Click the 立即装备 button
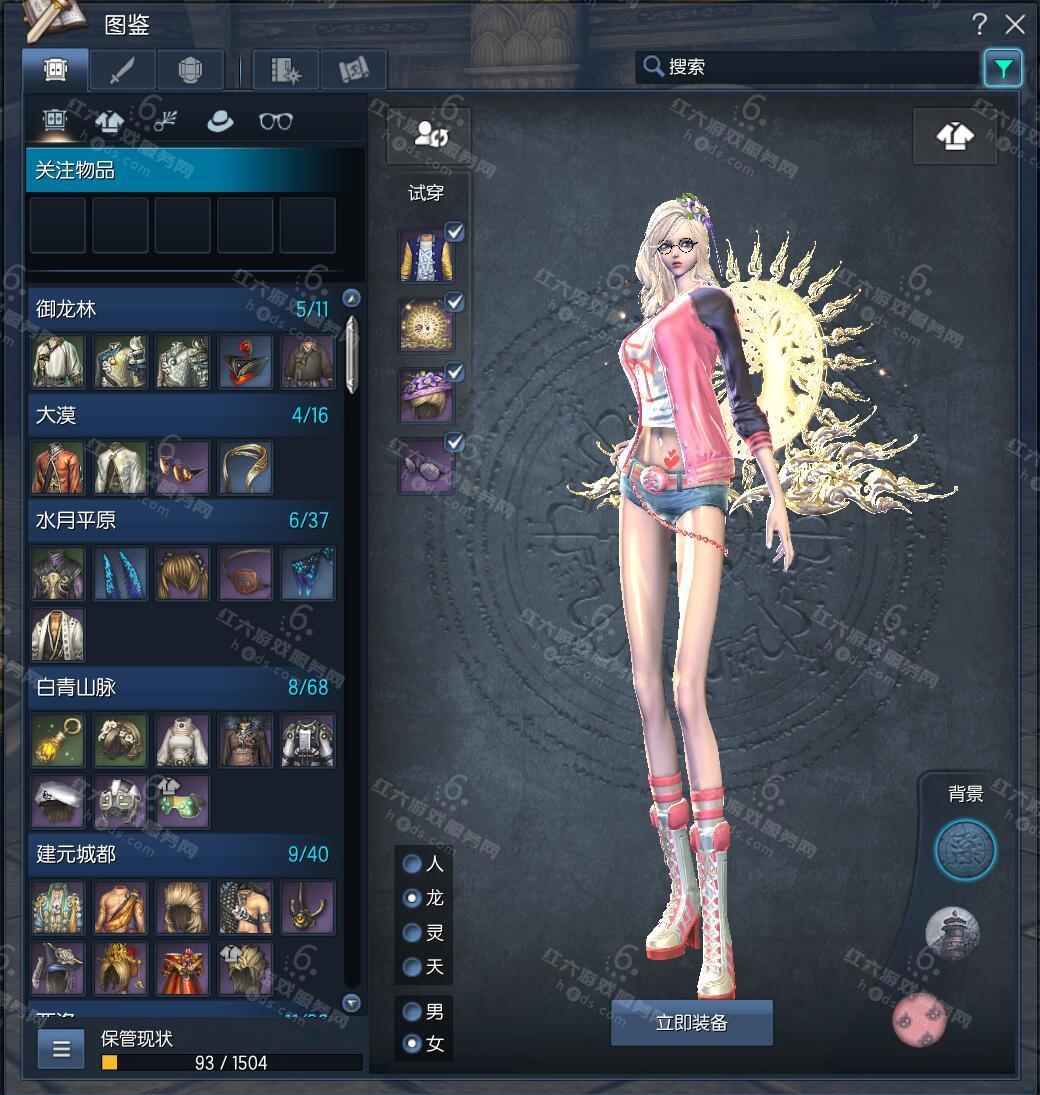Screen dimensions: 1040x1095 692,1023
